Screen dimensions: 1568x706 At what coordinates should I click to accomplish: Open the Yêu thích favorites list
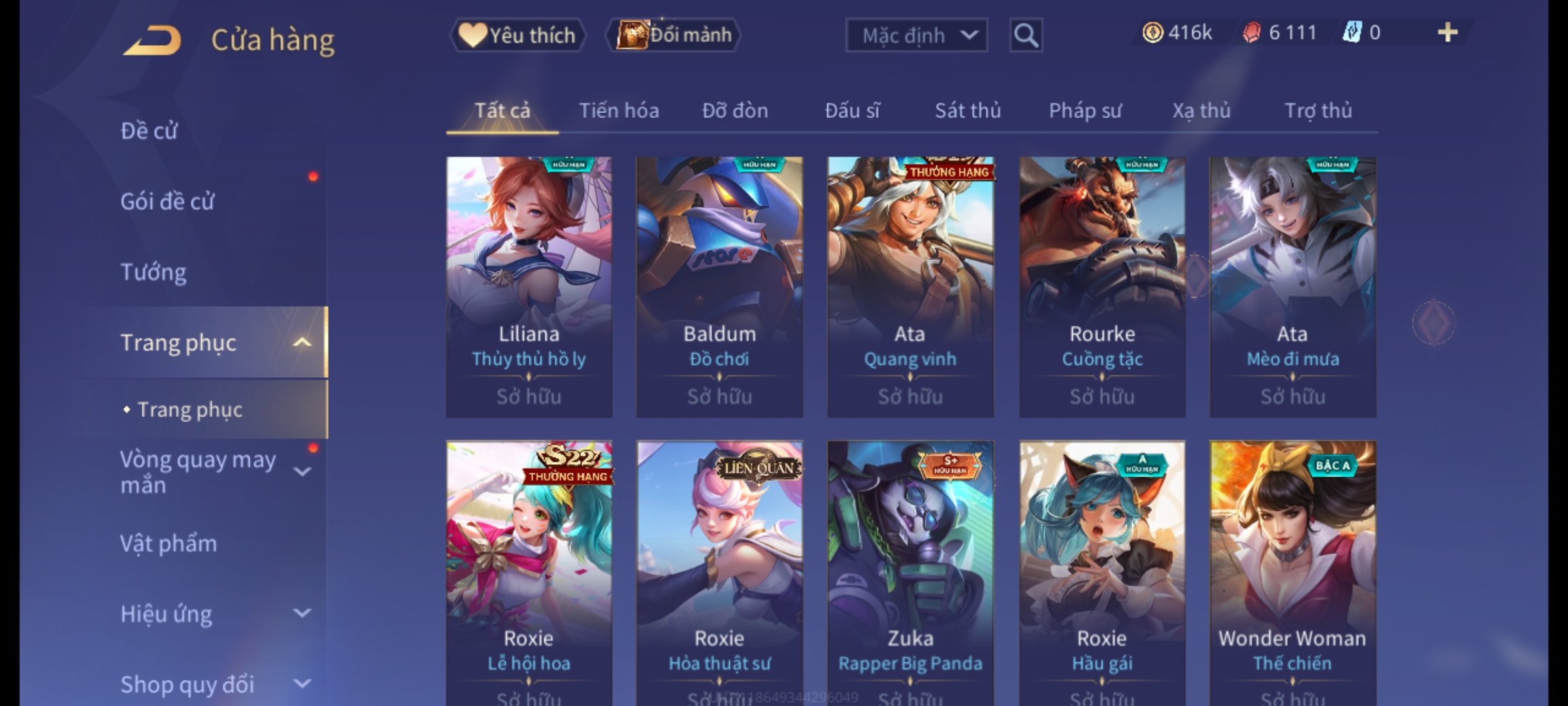[518, 35]
